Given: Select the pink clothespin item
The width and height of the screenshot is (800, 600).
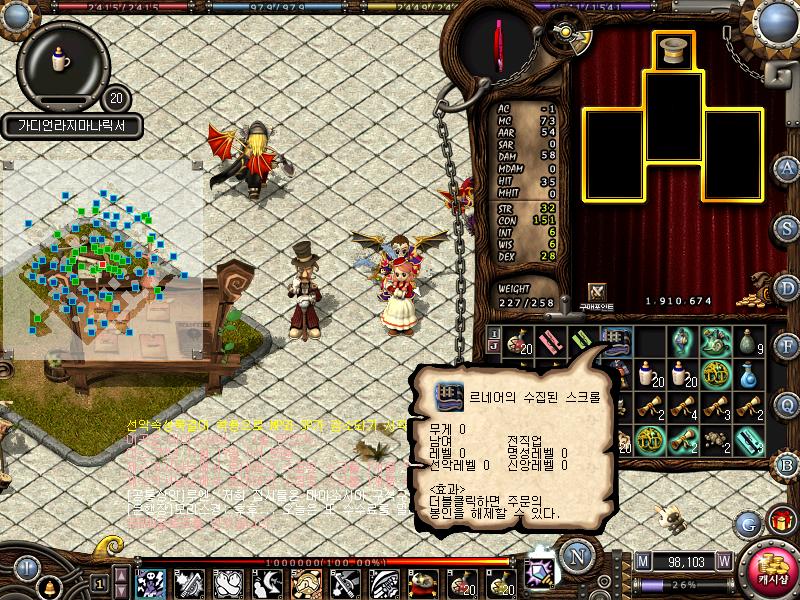Looking at the screenshot, I should click(x=550, y=343).
